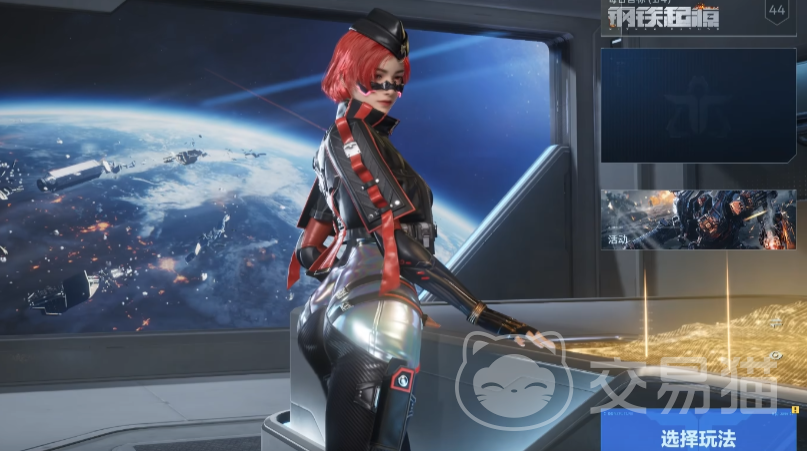Select the level 44 badge
This screenshot has height=451, width=807.
click(x=777, y=11)
